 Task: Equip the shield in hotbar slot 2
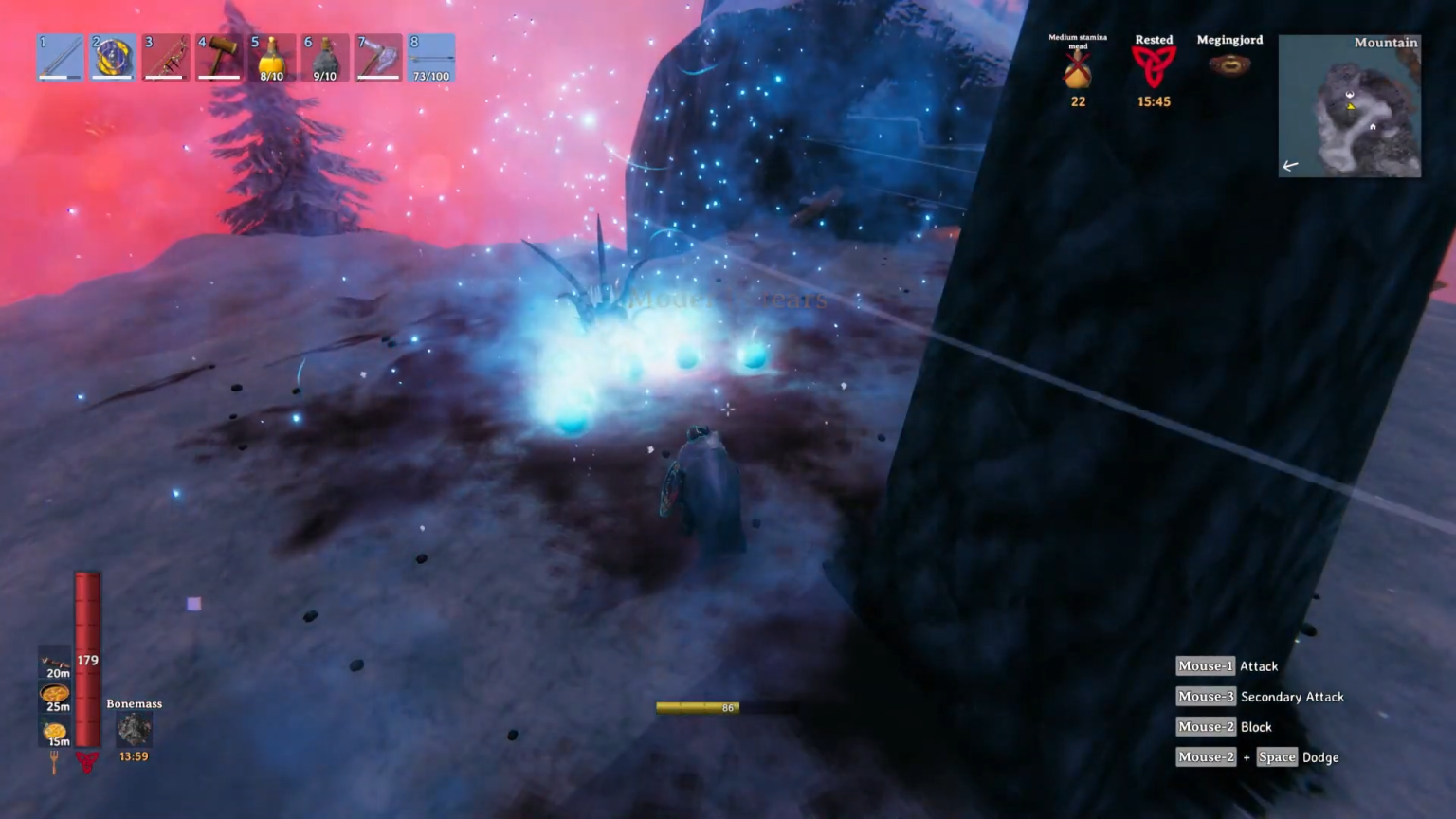click(x=113, y=57)
